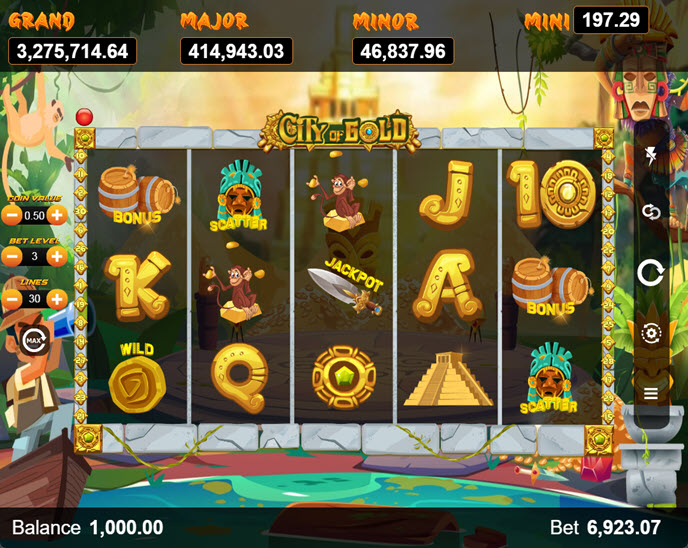The height and width of the screenshot is (548, 688).
Task: Toggle turbo mode with the lightning bolt icon
Action: [651, 154]
